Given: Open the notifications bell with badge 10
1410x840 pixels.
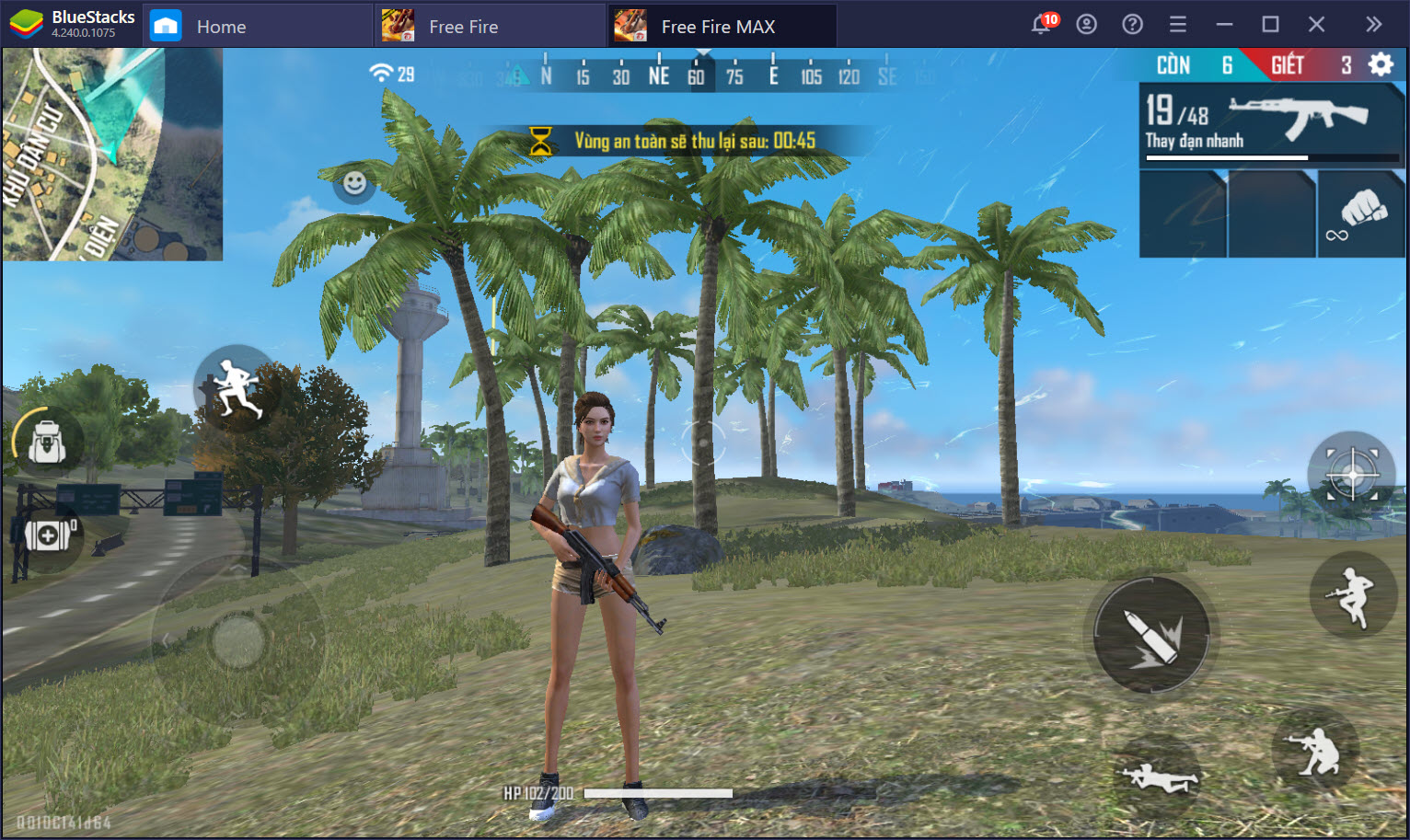Looking at the screenshot, I should pos(1041,25).
